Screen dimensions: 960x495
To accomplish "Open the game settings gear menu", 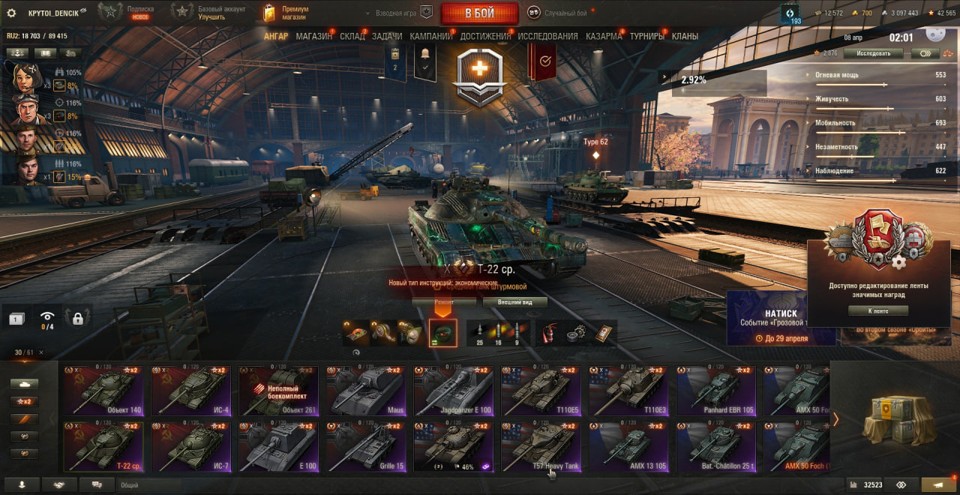I will 12,13.
